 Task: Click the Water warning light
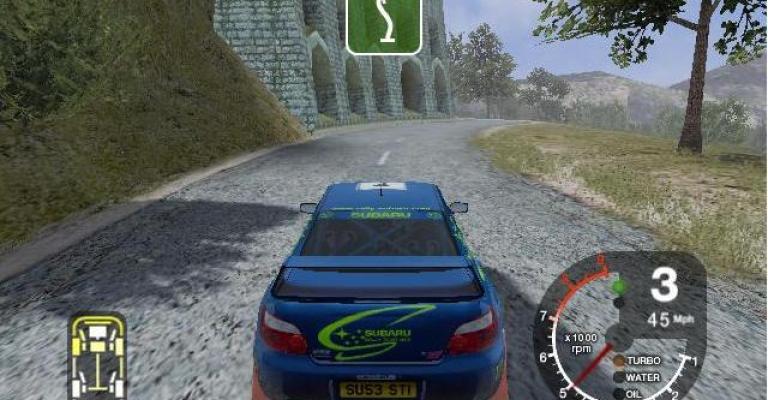coord(619,377)
